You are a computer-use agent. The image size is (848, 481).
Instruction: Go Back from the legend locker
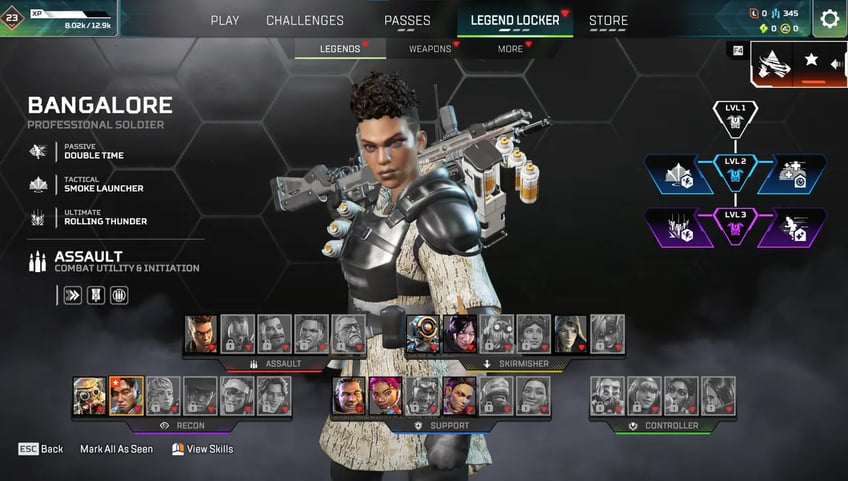pyautogui.click(x=41, y=449)
